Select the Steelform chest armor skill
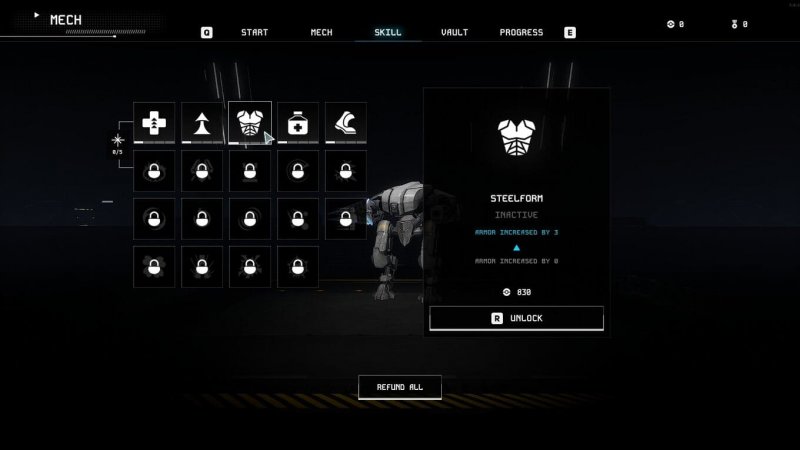 click(249, 123)
